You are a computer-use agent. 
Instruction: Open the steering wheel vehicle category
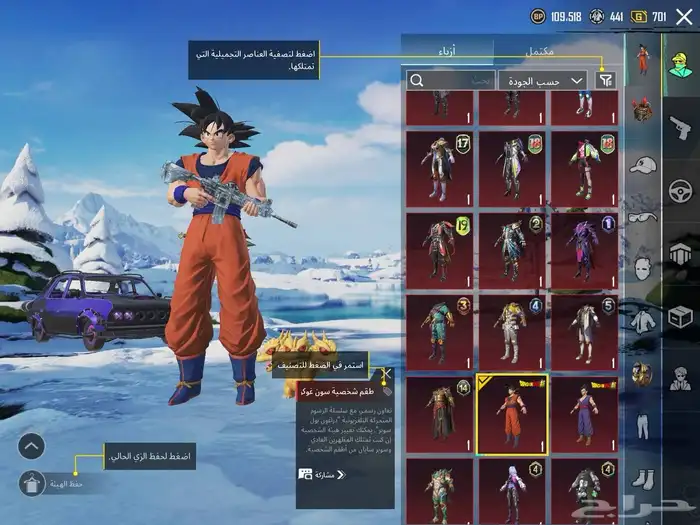679,190
